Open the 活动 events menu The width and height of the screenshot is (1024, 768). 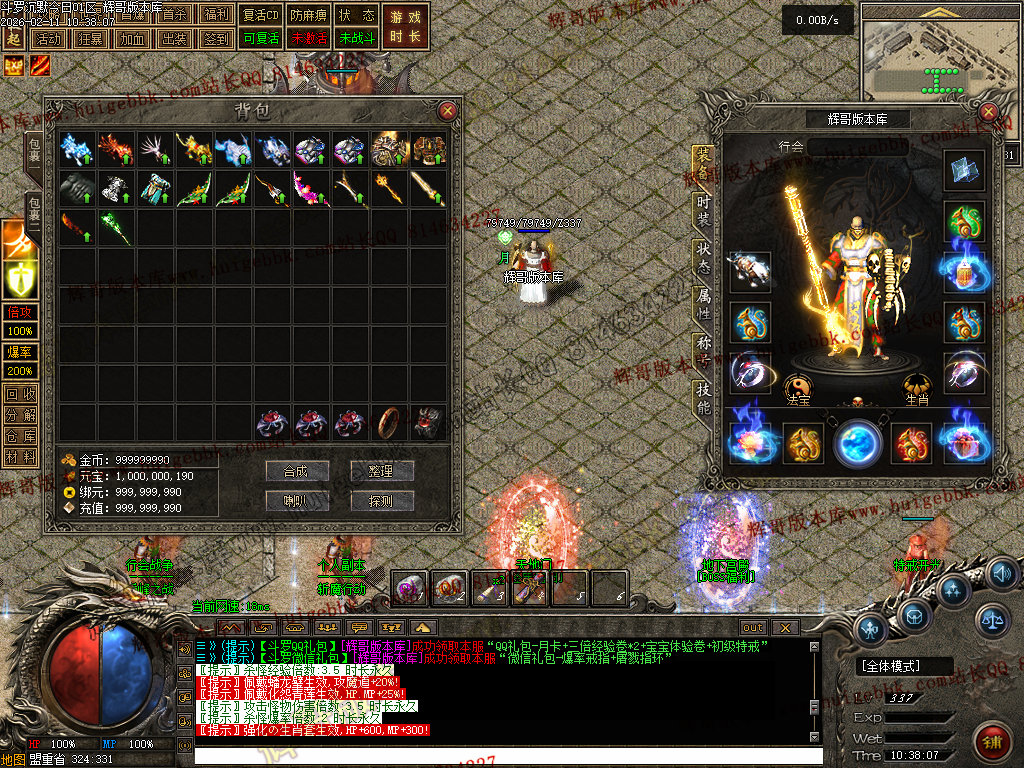coord(47,38)
